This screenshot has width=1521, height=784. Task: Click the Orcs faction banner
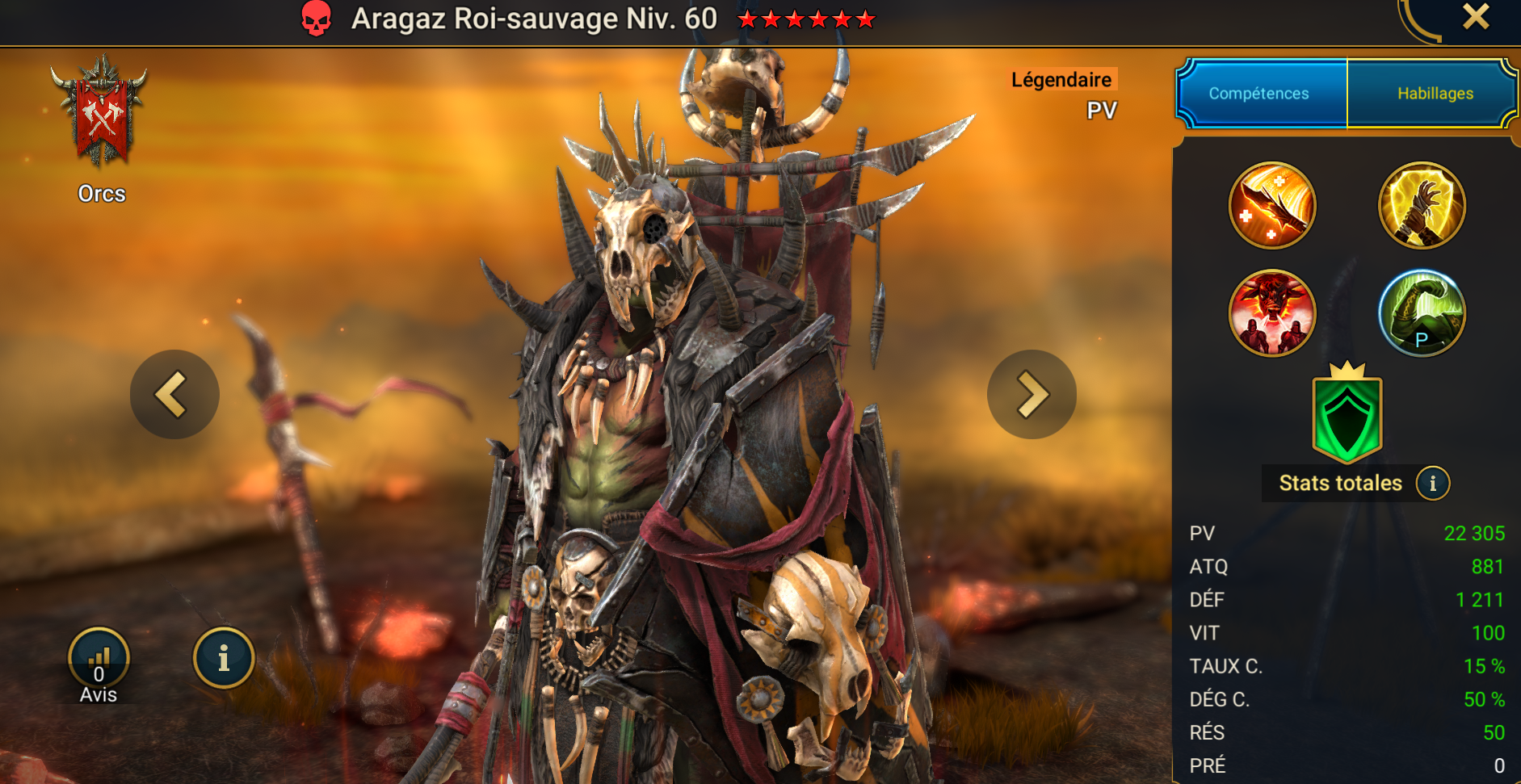pos(102,113)
